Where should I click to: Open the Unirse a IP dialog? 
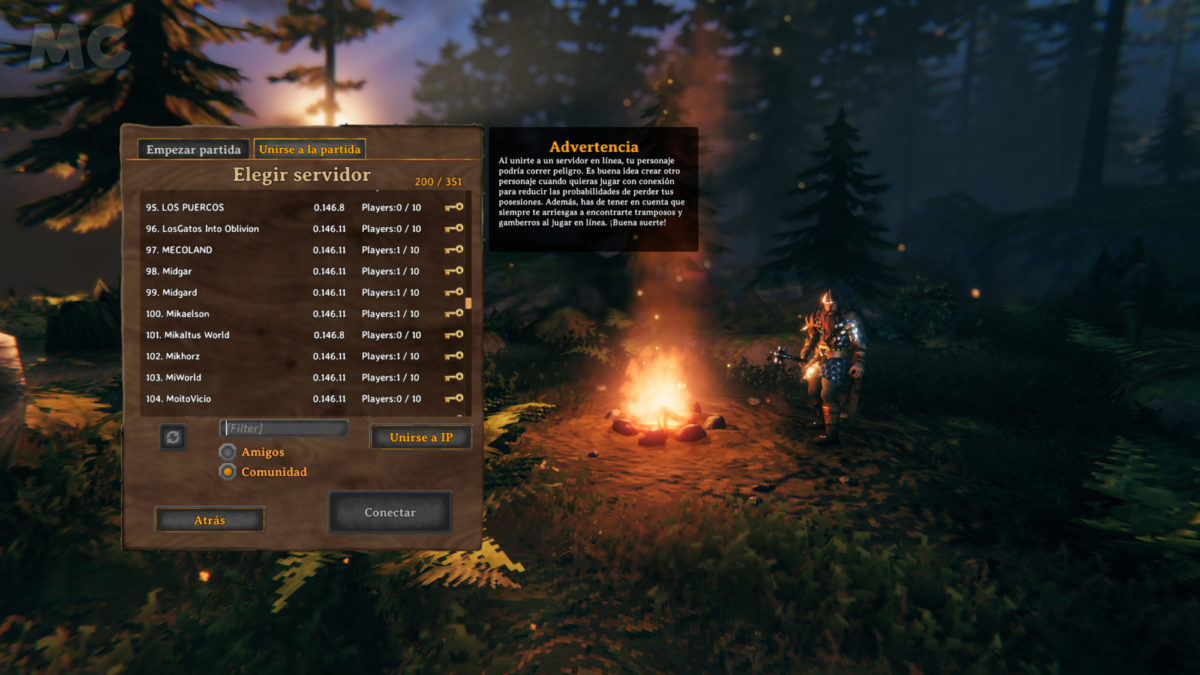point(420,437)
